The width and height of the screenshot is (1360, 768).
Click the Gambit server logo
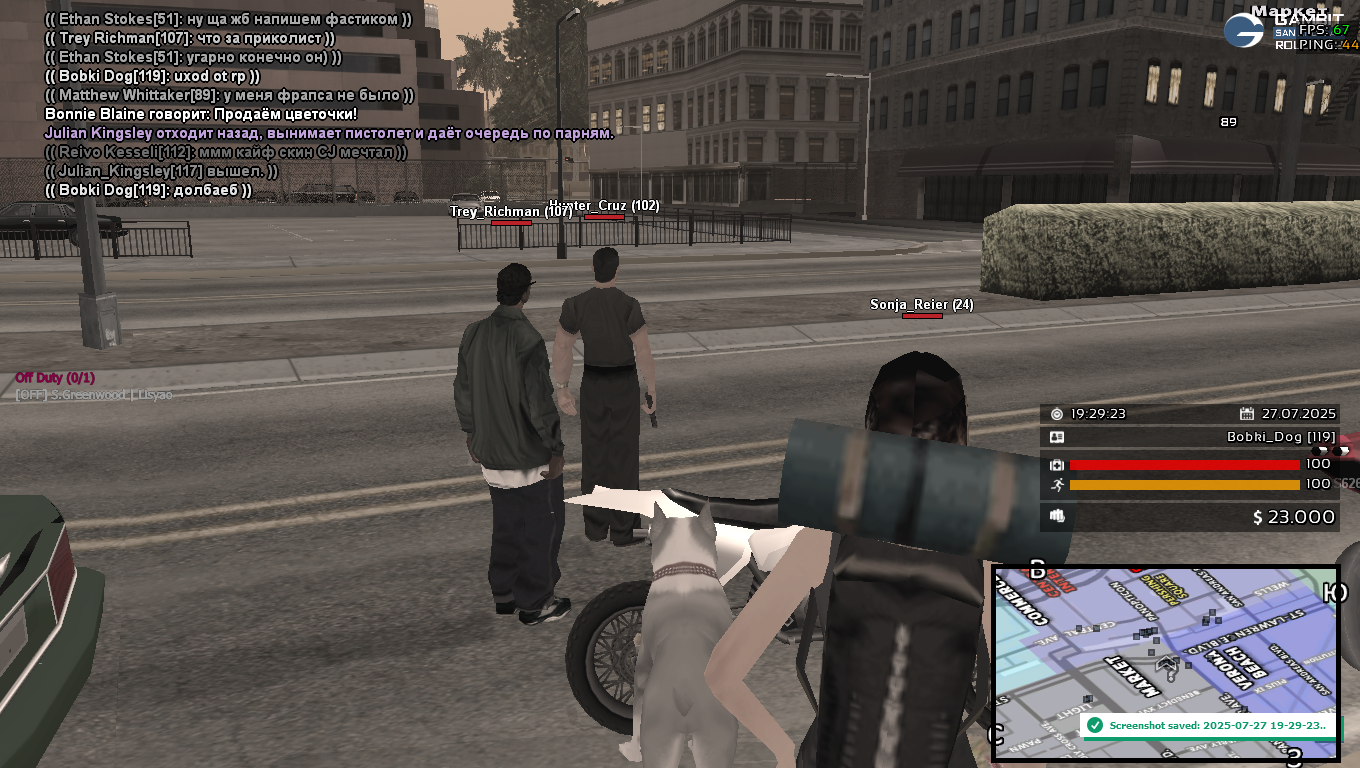(1244, 30)
